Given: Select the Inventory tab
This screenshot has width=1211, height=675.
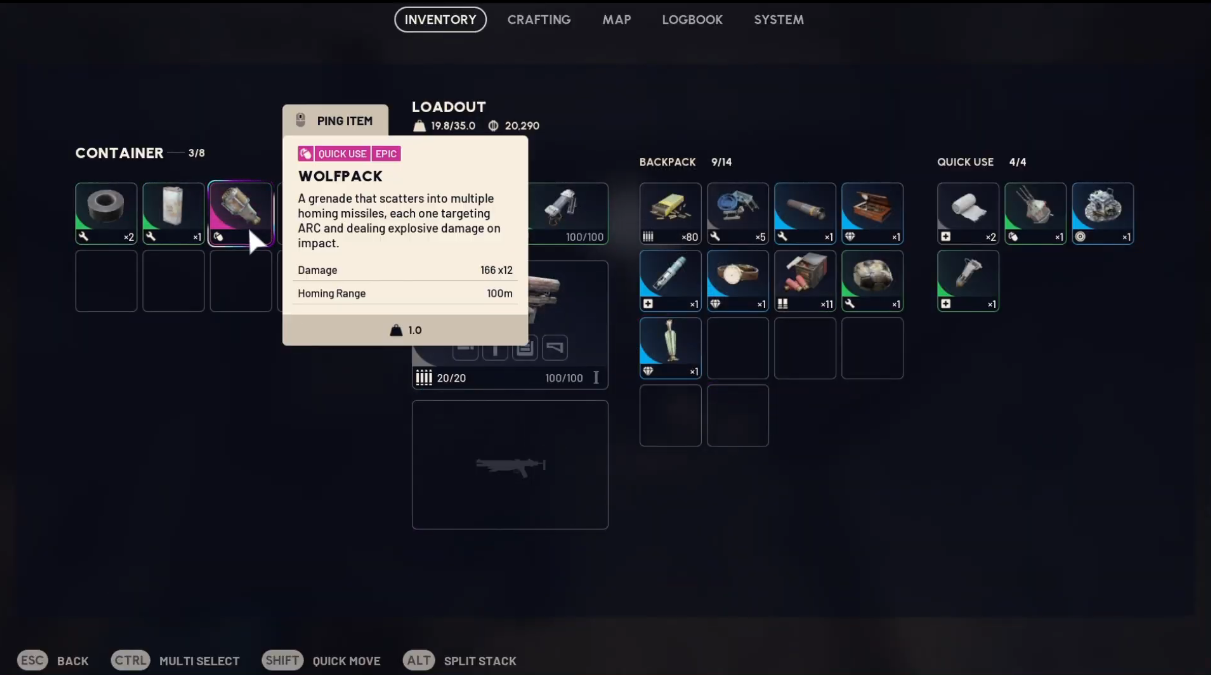Looking at the screenshot, I should tap(440, 20).
